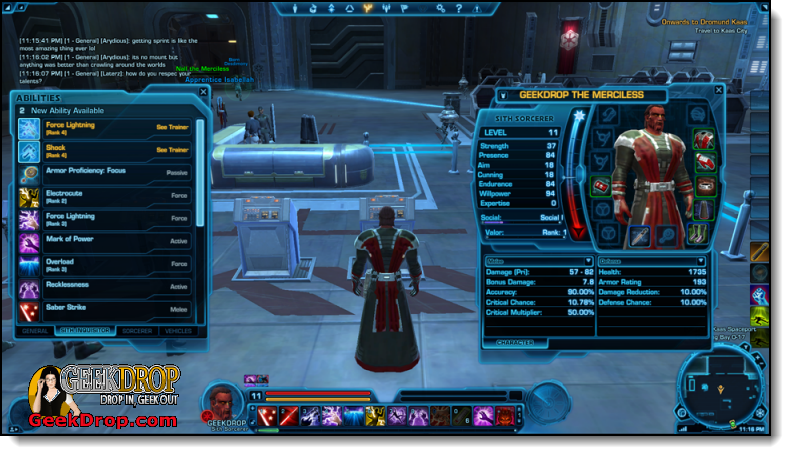Select the equipped main-hand weapon slot
791x456 pixels.
(638, 235)
